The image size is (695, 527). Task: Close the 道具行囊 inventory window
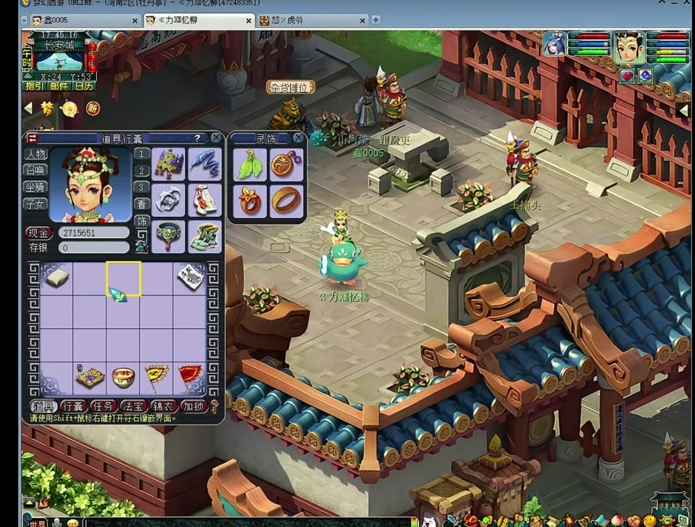click(216, 139)
